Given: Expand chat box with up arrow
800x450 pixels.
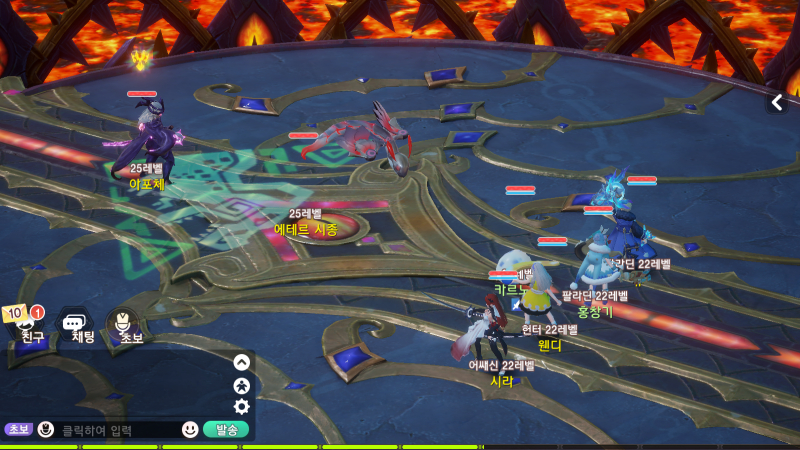Looking at the screenshot, I should [x=241, y=362].
